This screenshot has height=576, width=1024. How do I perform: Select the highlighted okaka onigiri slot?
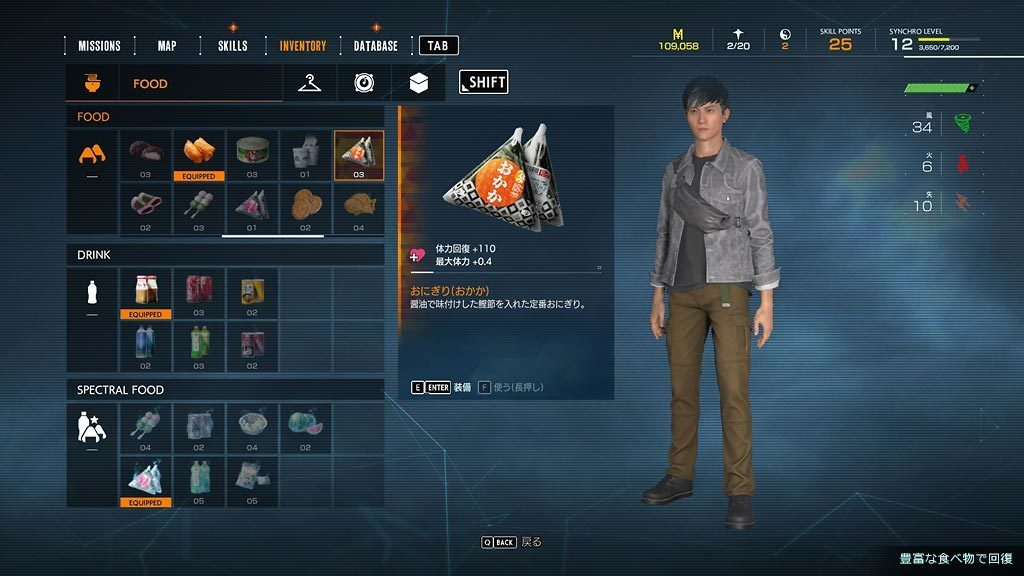tap(358, 154)
